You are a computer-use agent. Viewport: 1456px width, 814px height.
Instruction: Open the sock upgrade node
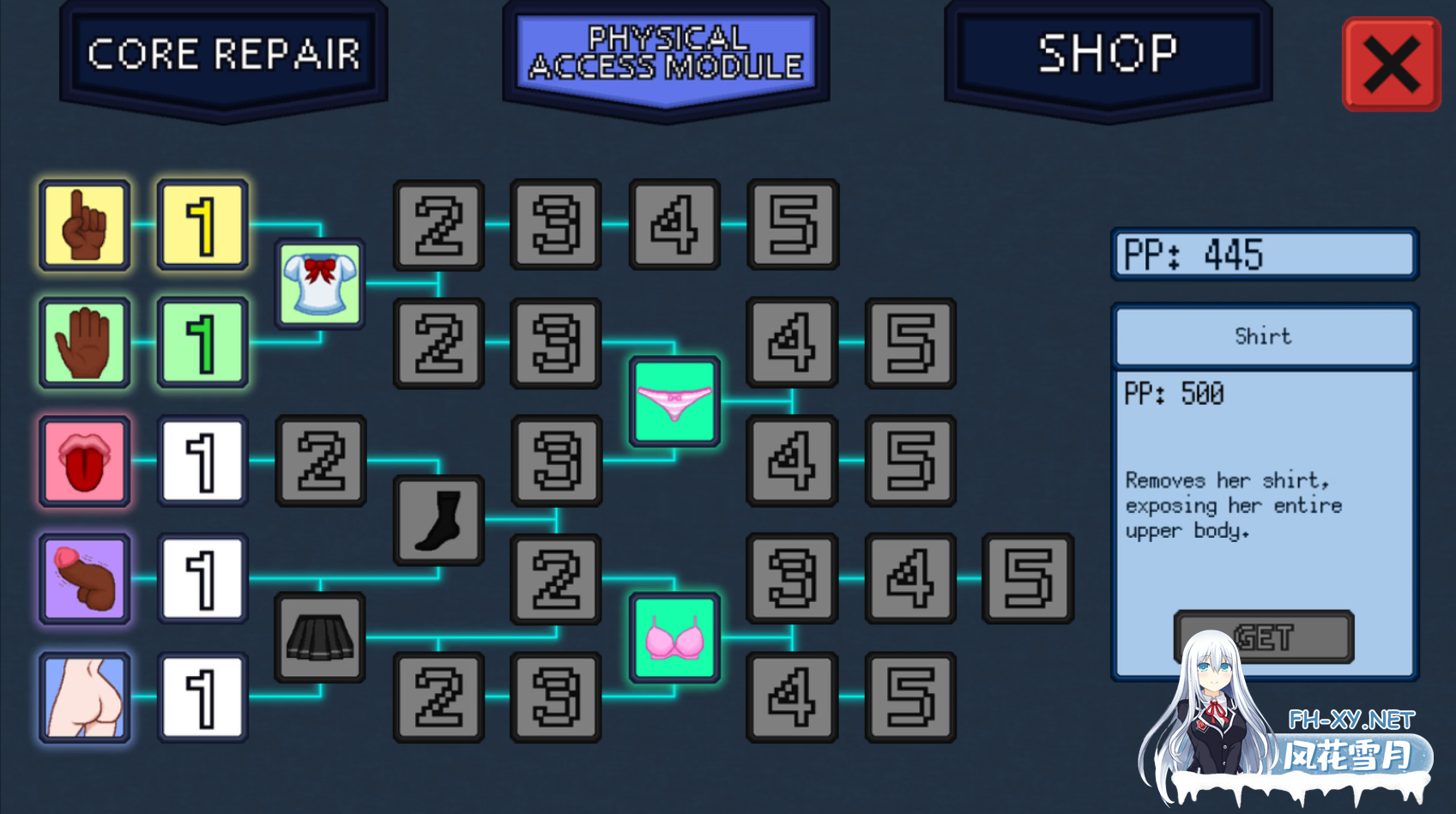coord(438,519)
